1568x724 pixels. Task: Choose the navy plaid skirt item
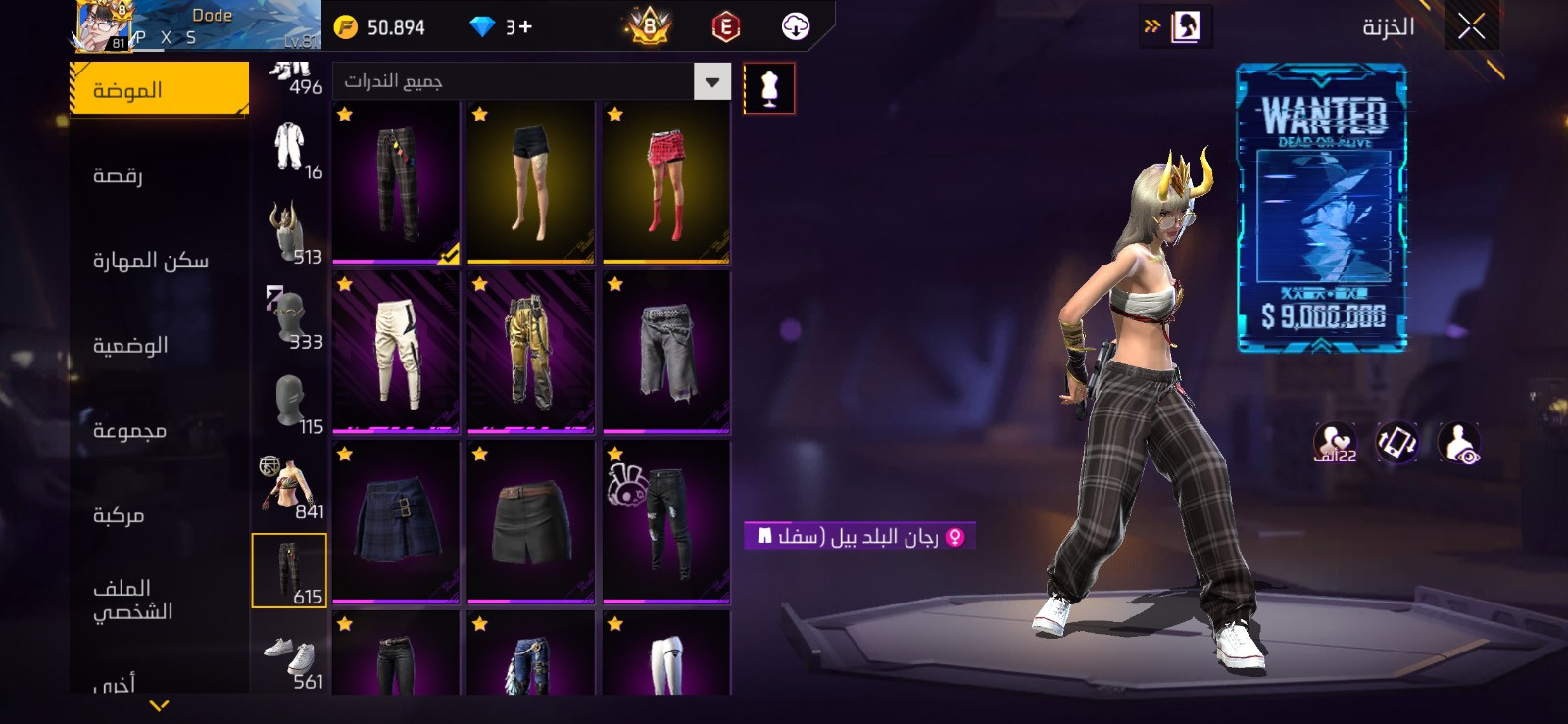click(x=396, y=522)
